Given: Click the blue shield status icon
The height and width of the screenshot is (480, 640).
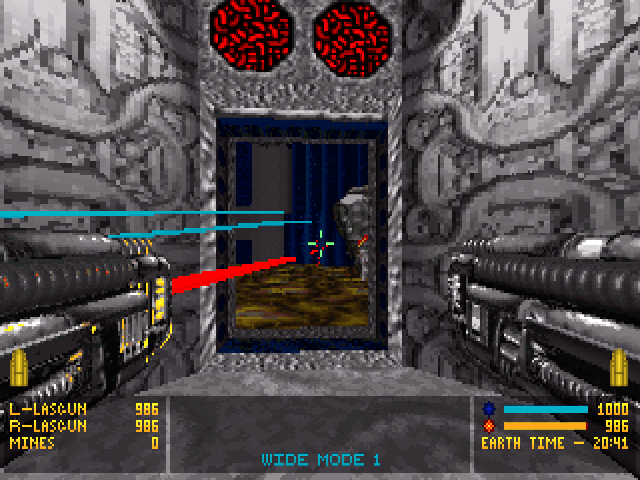Looking at the screenshot, I should pos(489,409).
